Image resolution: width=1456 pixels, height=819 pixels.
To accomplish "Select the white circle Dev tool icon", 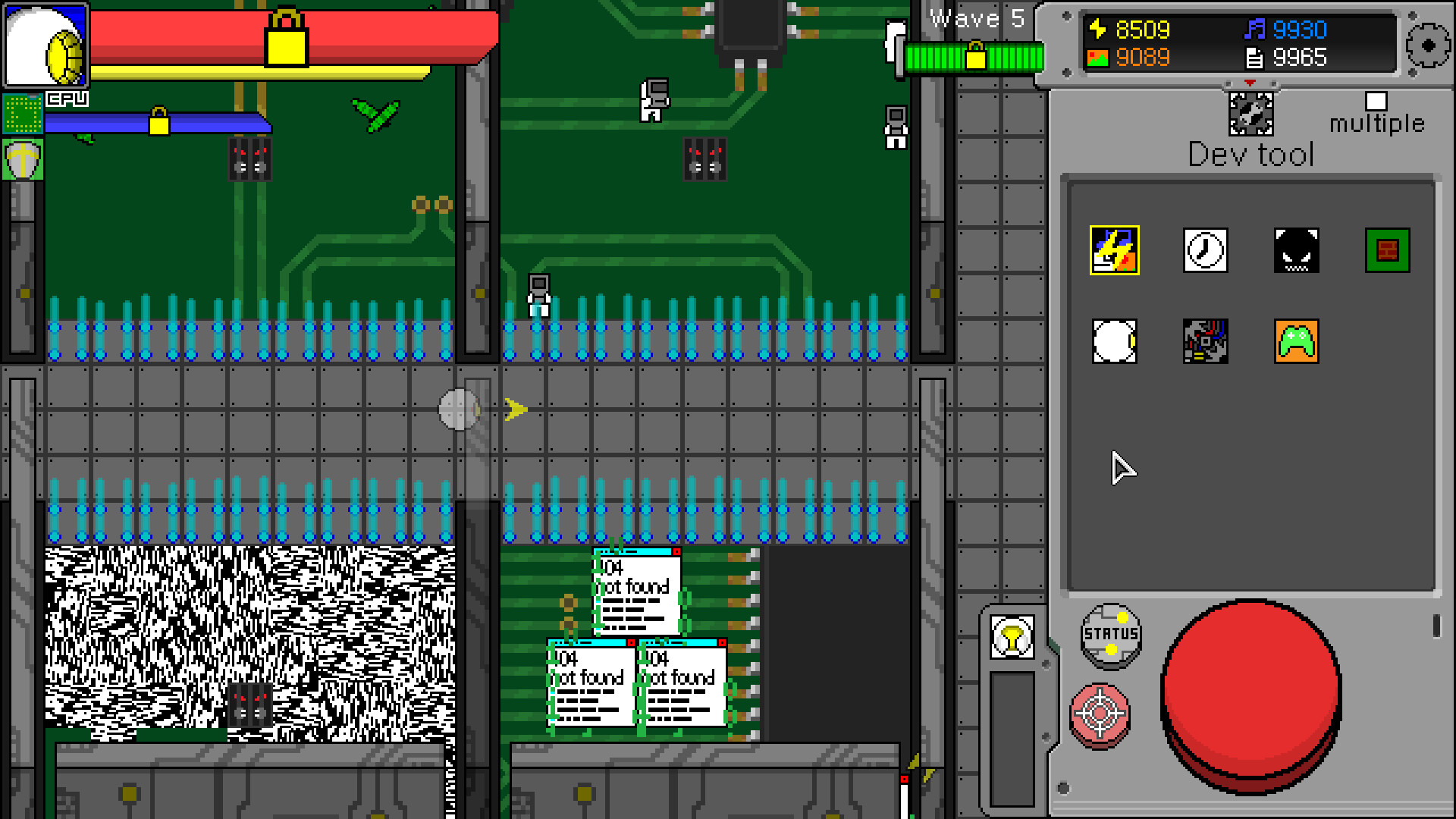I will coord(1113,342).
